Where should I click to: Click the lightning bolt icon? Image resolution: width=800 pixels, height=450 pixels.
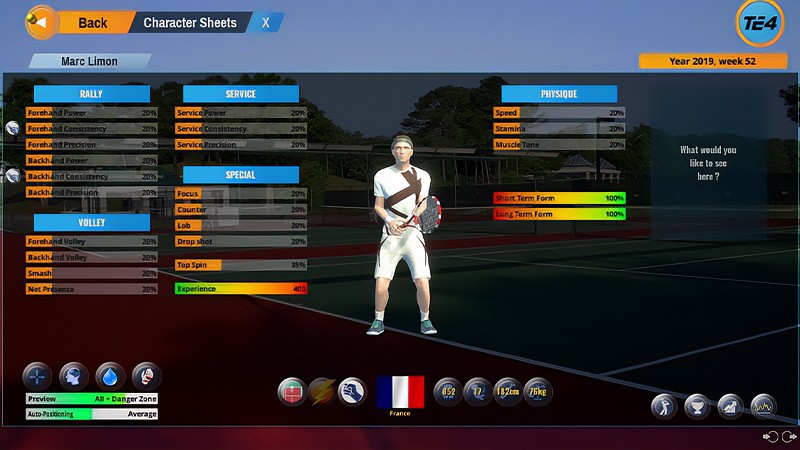(322, 391)
